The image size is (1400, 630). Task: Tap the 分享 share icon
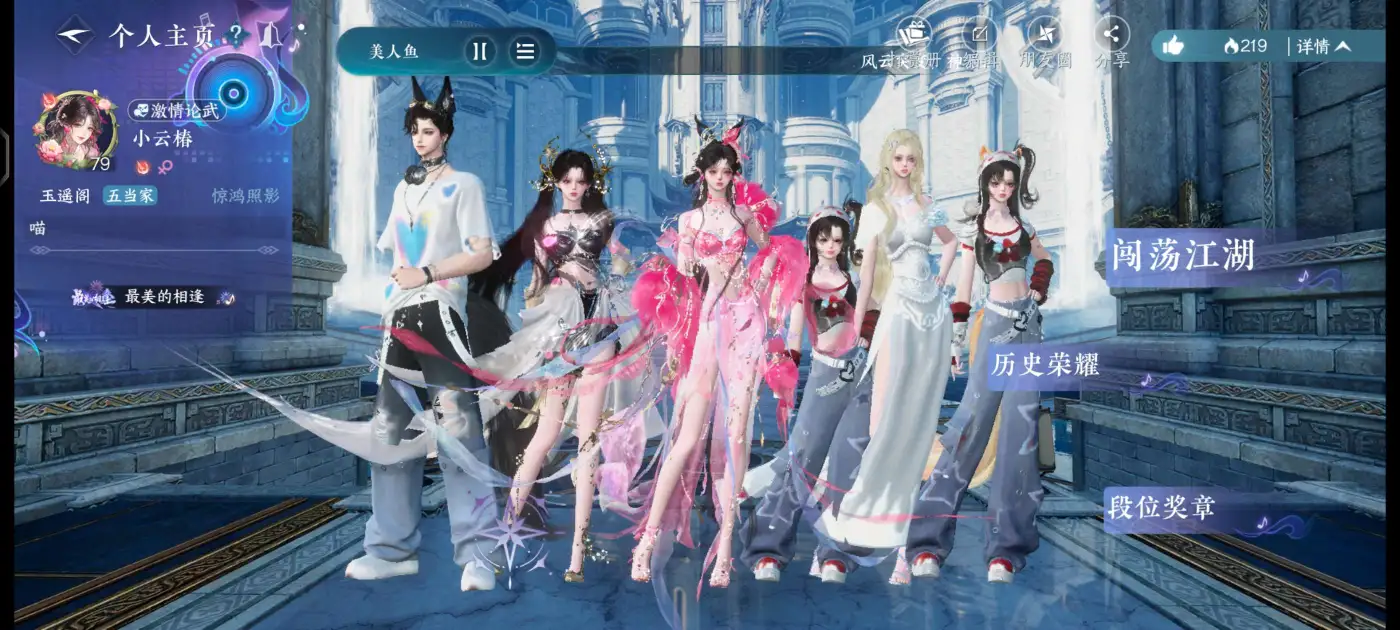[1111, 35]
